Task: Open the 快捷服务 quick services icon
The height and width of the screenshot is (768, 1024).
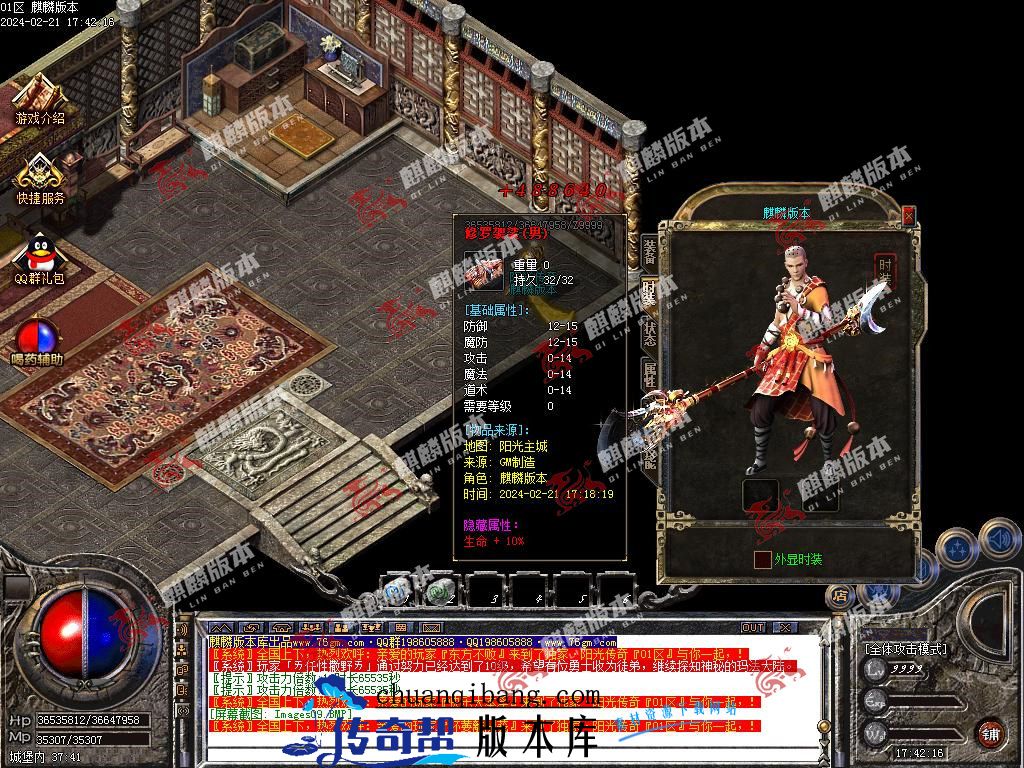Action: pyautogui.click(x=40, y=177)
